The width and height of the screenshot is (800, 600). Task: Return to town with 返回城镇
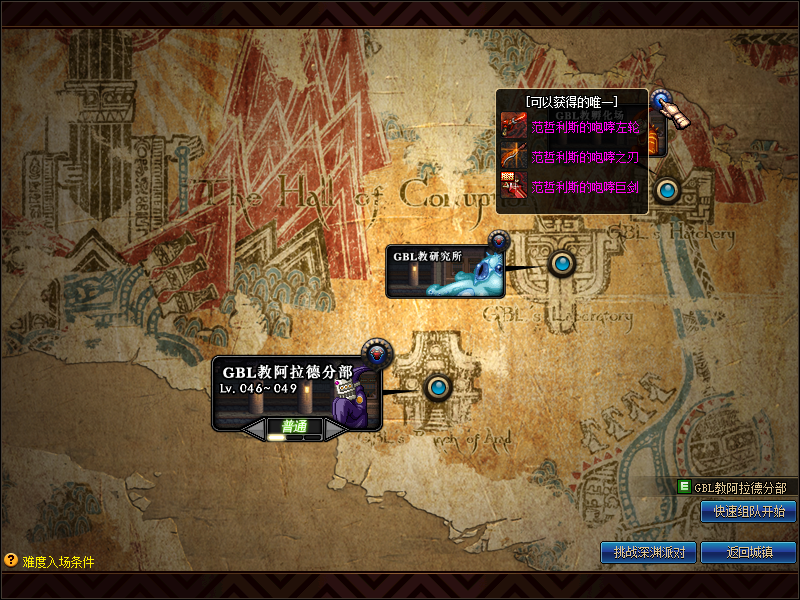tap(748, 552)
